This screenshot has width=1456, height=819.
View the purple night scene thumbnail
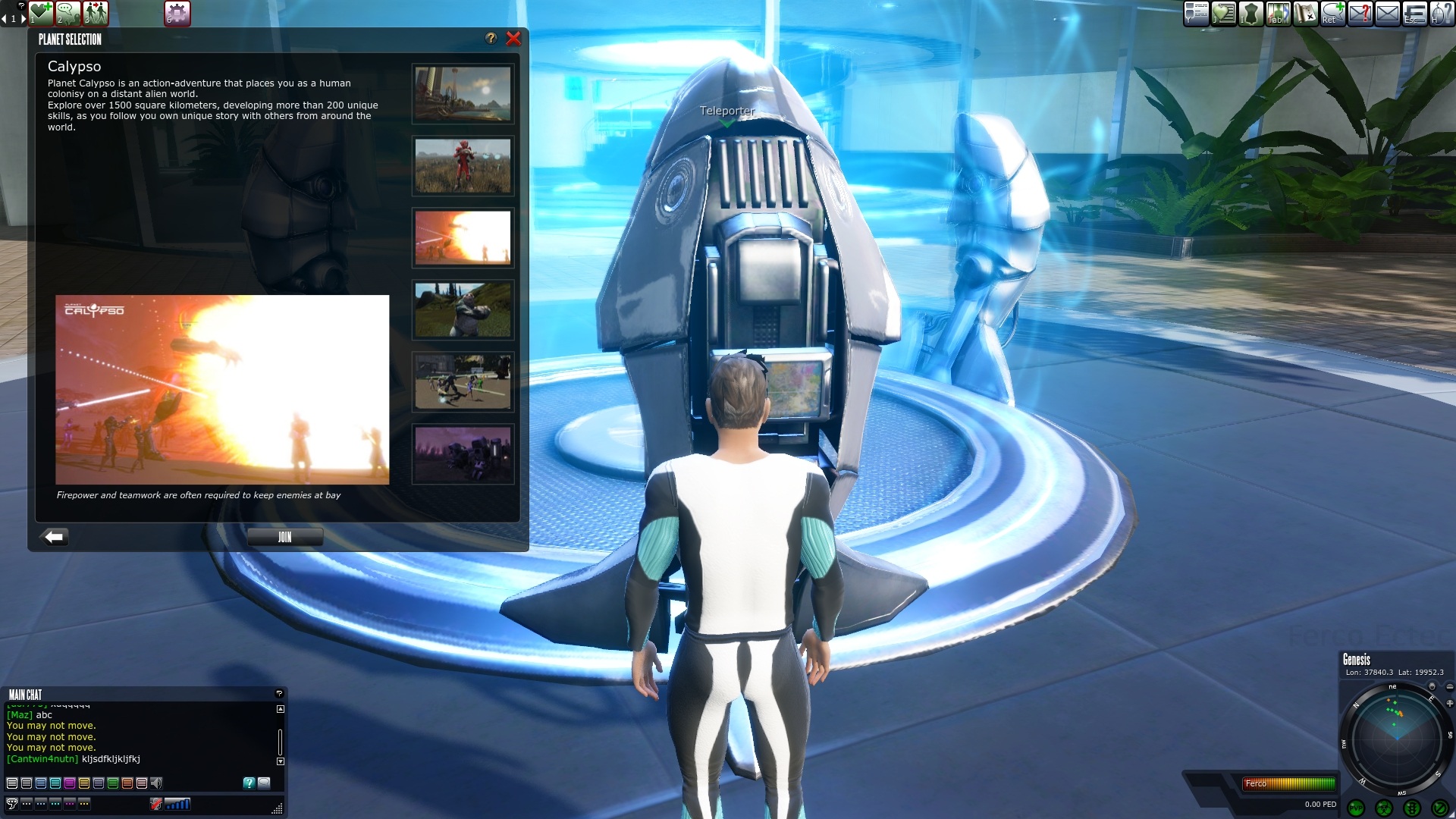pyautogui.click(x=463, y=454)
